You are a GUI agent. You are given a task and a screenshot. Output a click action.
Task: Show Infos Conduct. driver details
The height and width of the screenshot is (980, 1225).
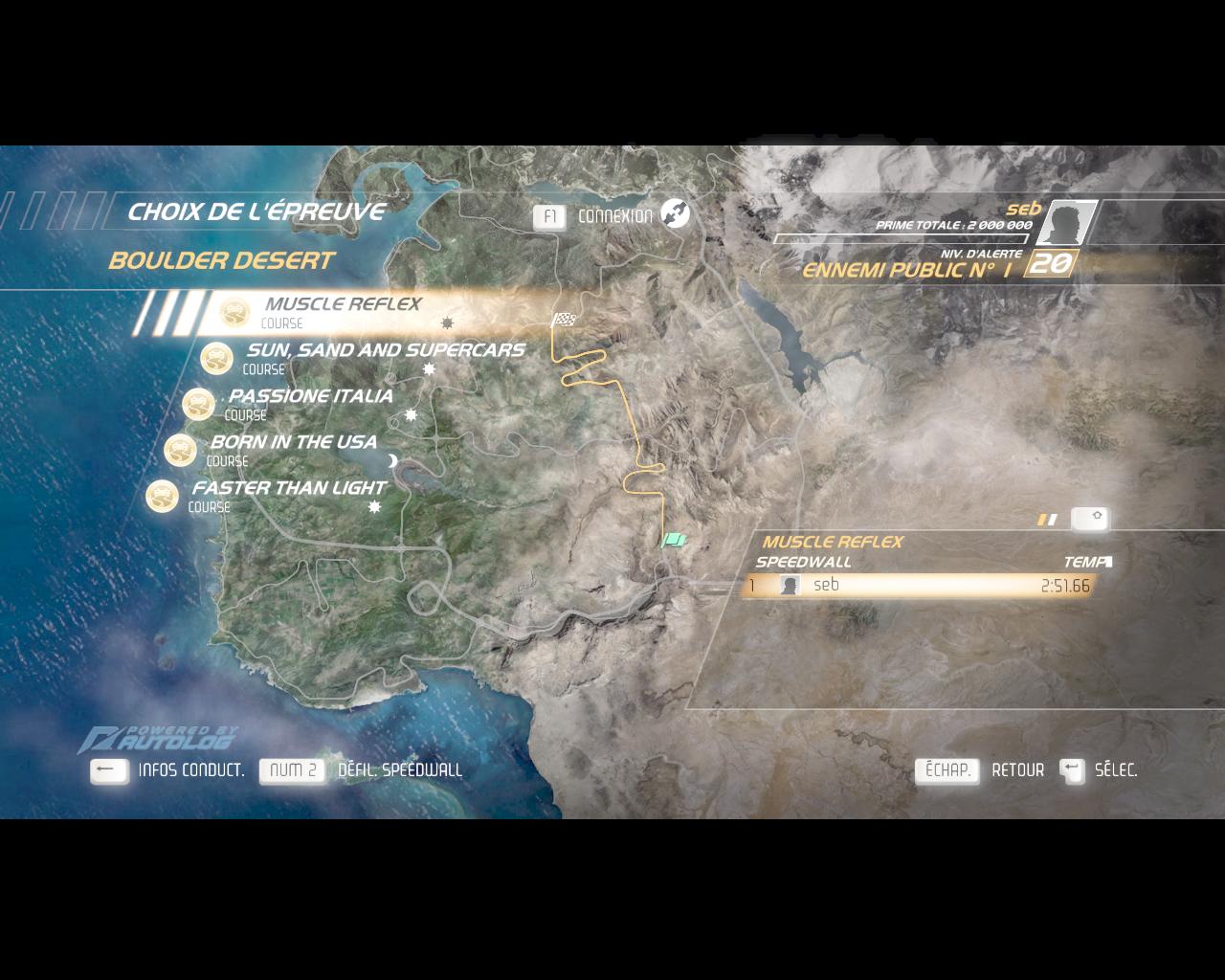pos(110,770)
